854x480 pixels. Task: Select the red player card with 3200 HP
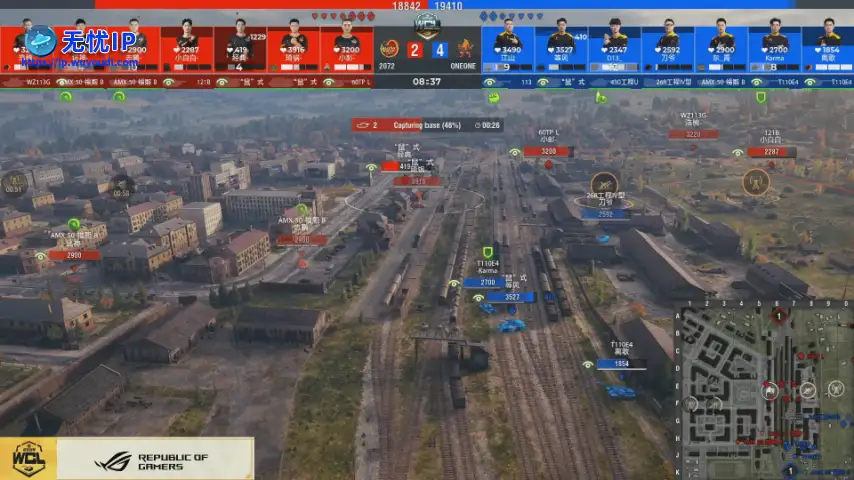pyautogui.click(x=346, y=45)
